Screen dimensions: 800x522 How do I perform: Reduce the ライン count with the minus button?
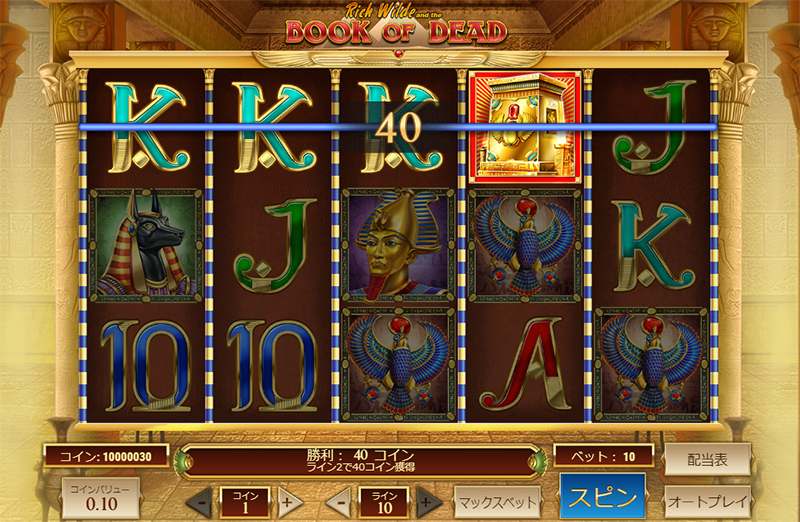click(339, 501)
